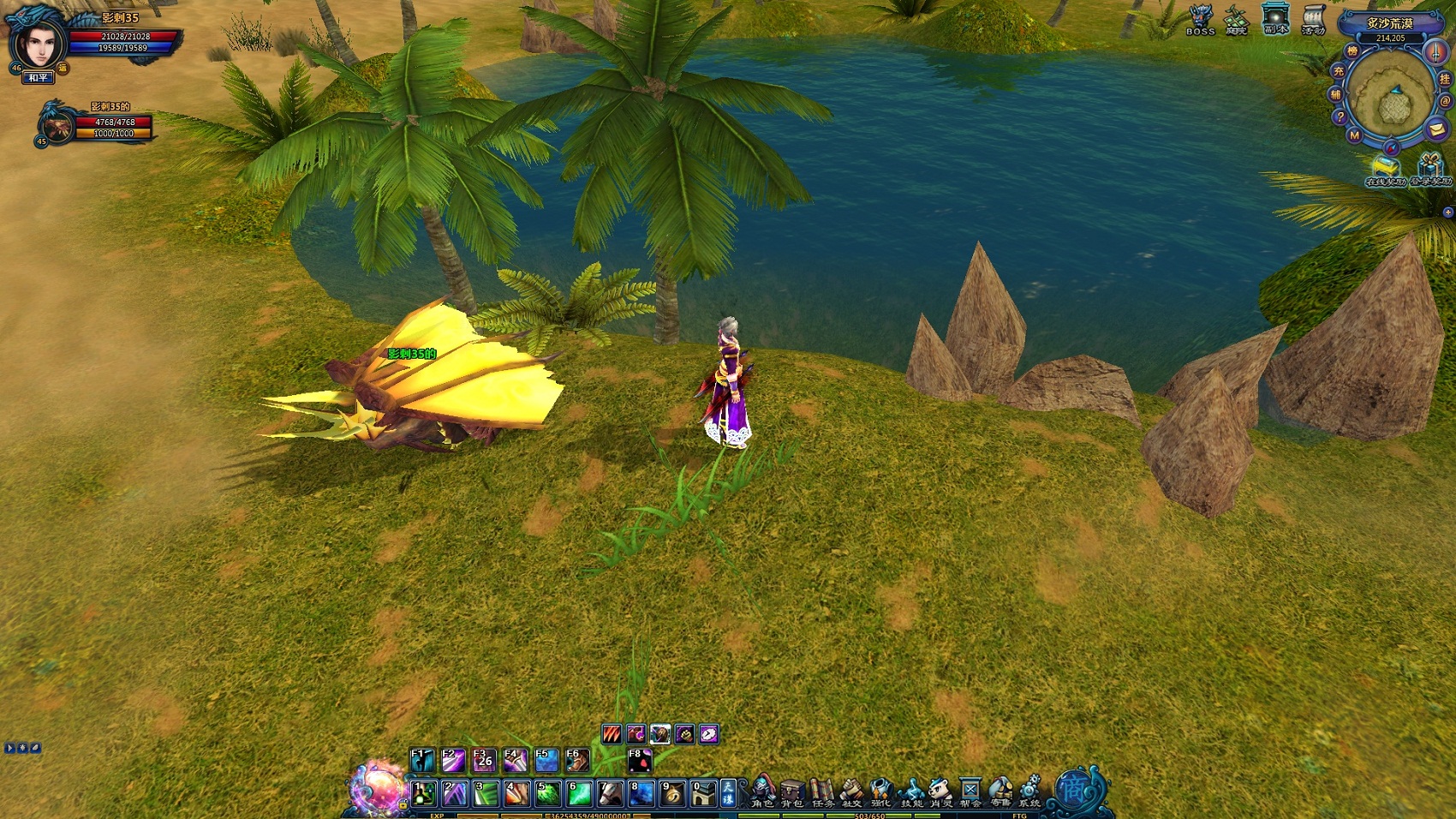
Task: Open the question mark help button
Action: point(1340,117)
